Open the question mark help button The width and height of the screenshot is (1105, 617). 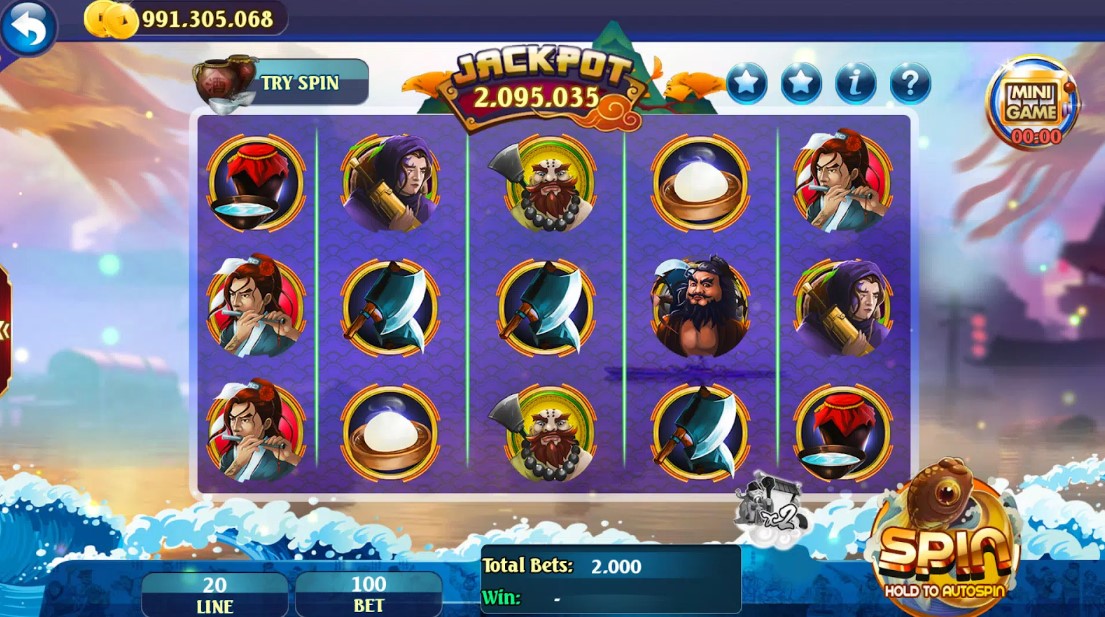point(910,84)
